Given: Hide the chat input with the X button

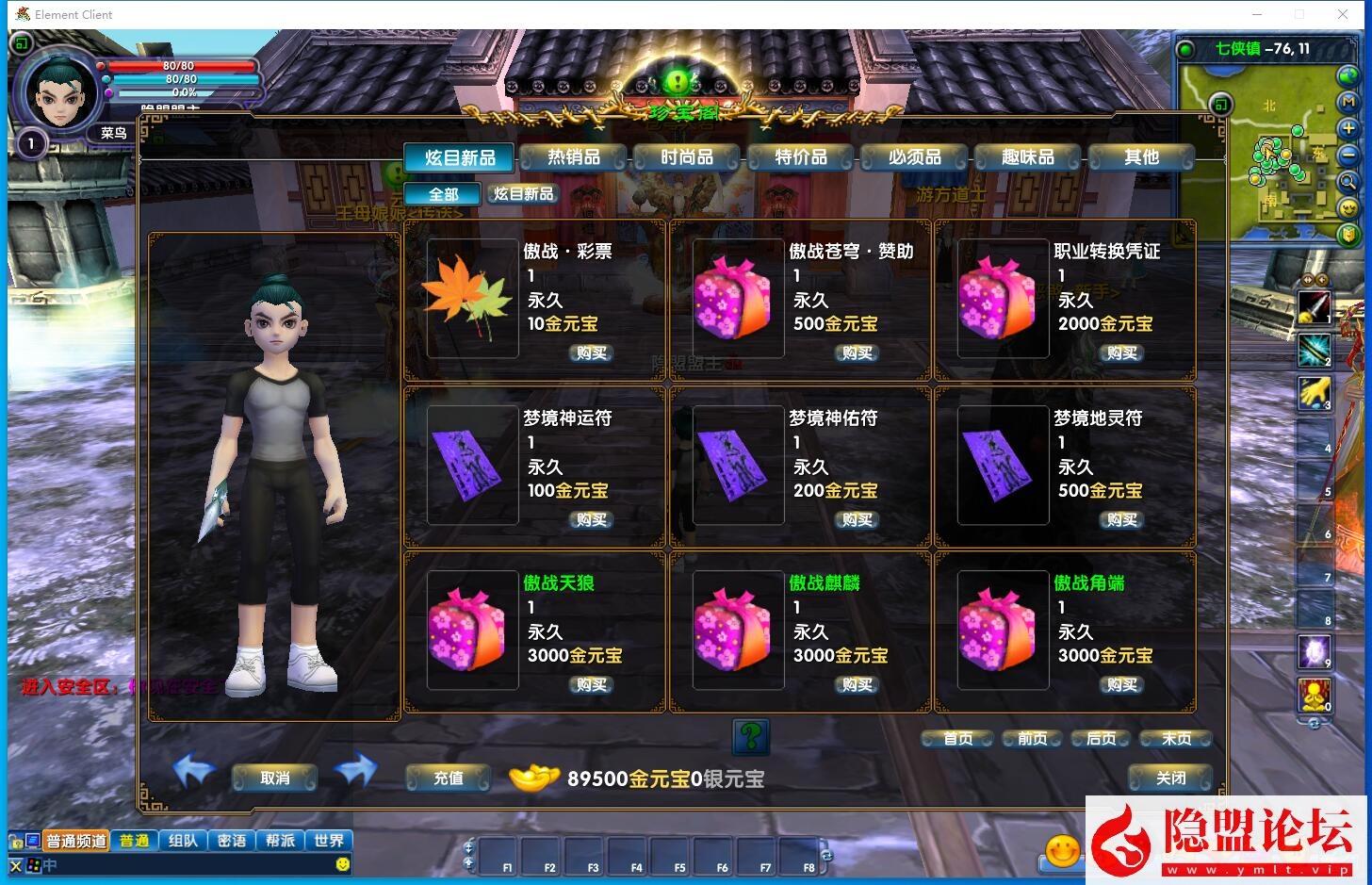Looking at the screenshot, I should pyautogui.click(x=15, y=864).
